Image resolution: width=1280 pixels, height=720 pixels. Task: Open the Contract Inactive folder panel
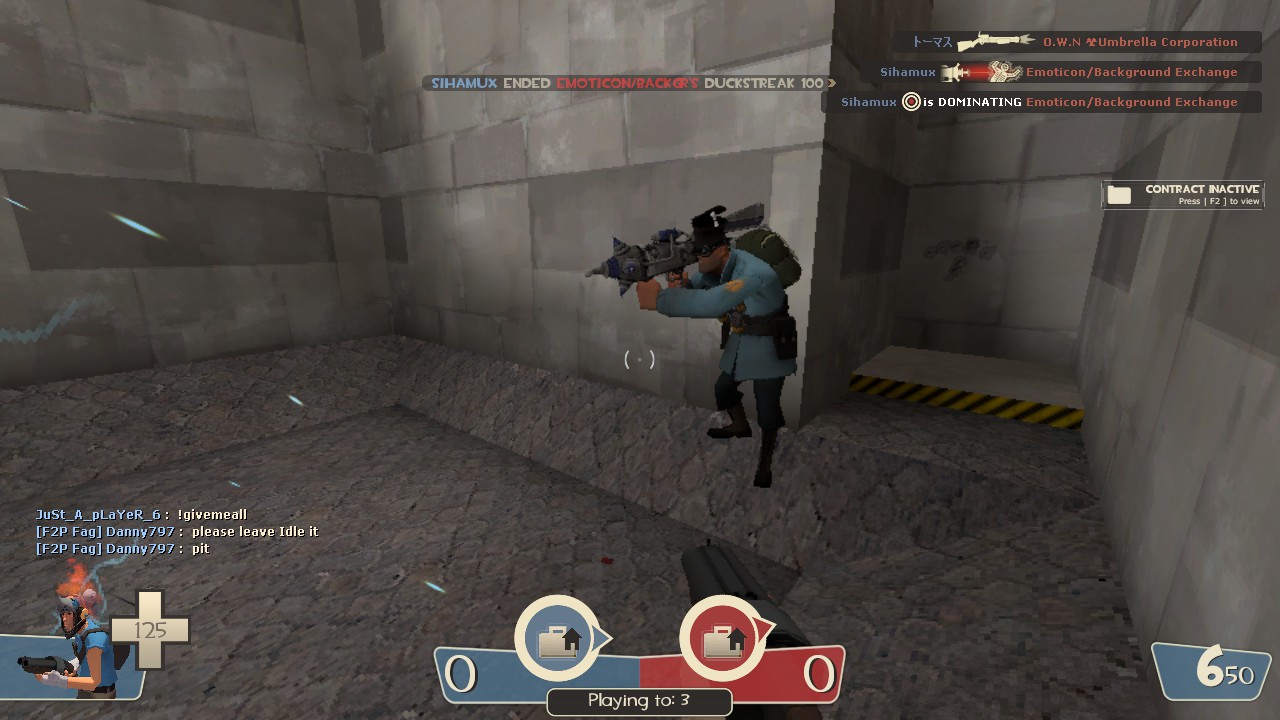tap(1182, 195)
